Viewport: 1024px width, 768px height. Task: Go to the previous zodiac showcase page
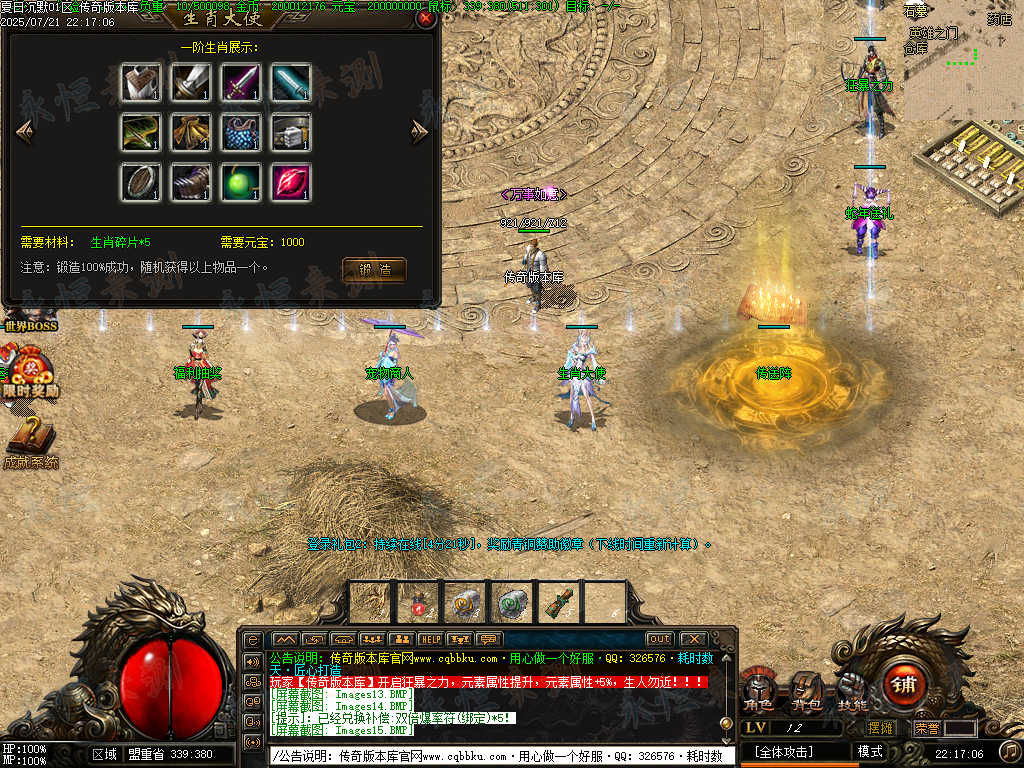[x=25, y=131]
